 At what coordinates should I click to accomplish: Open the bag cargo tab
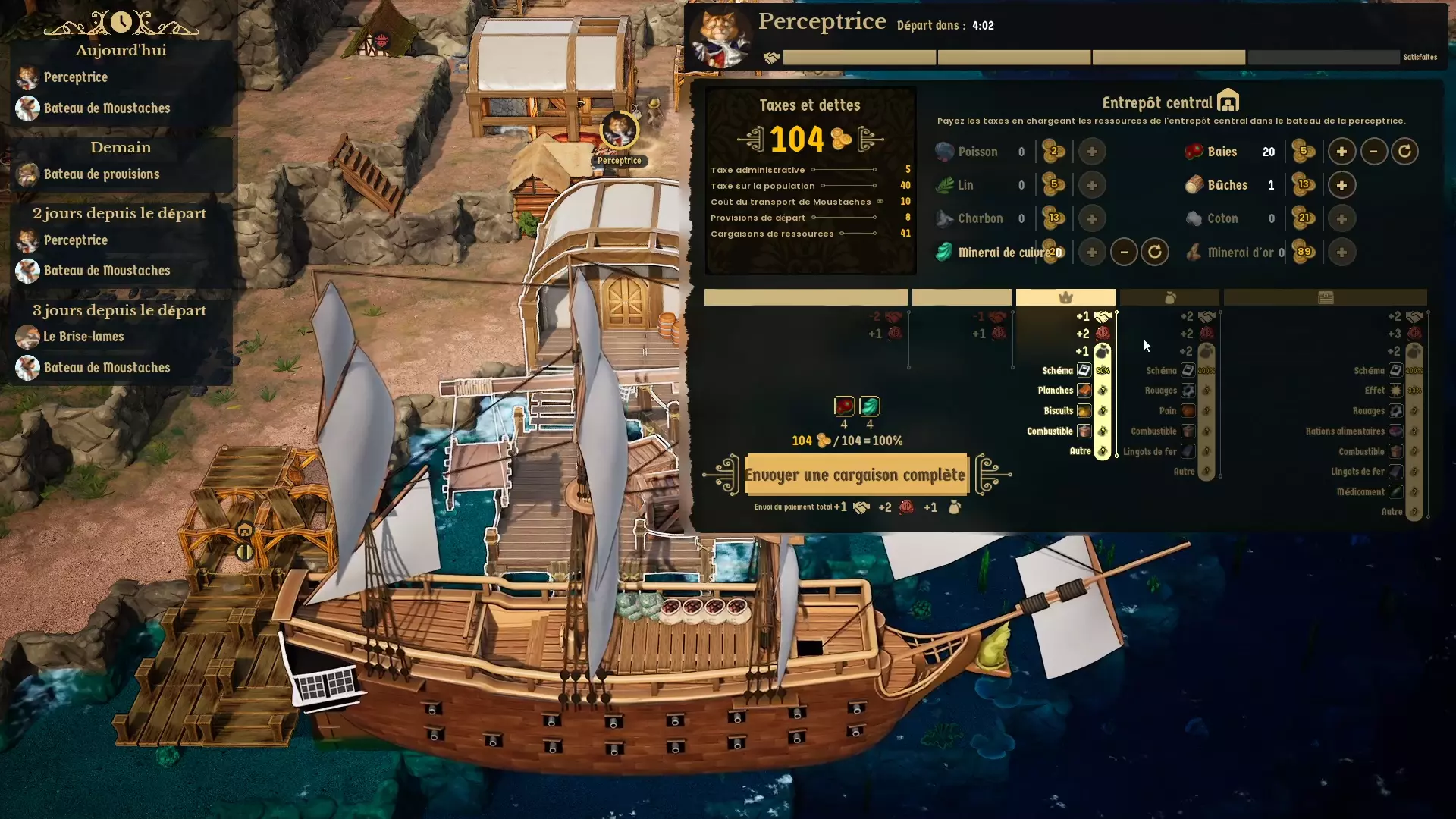(1170, 297)
